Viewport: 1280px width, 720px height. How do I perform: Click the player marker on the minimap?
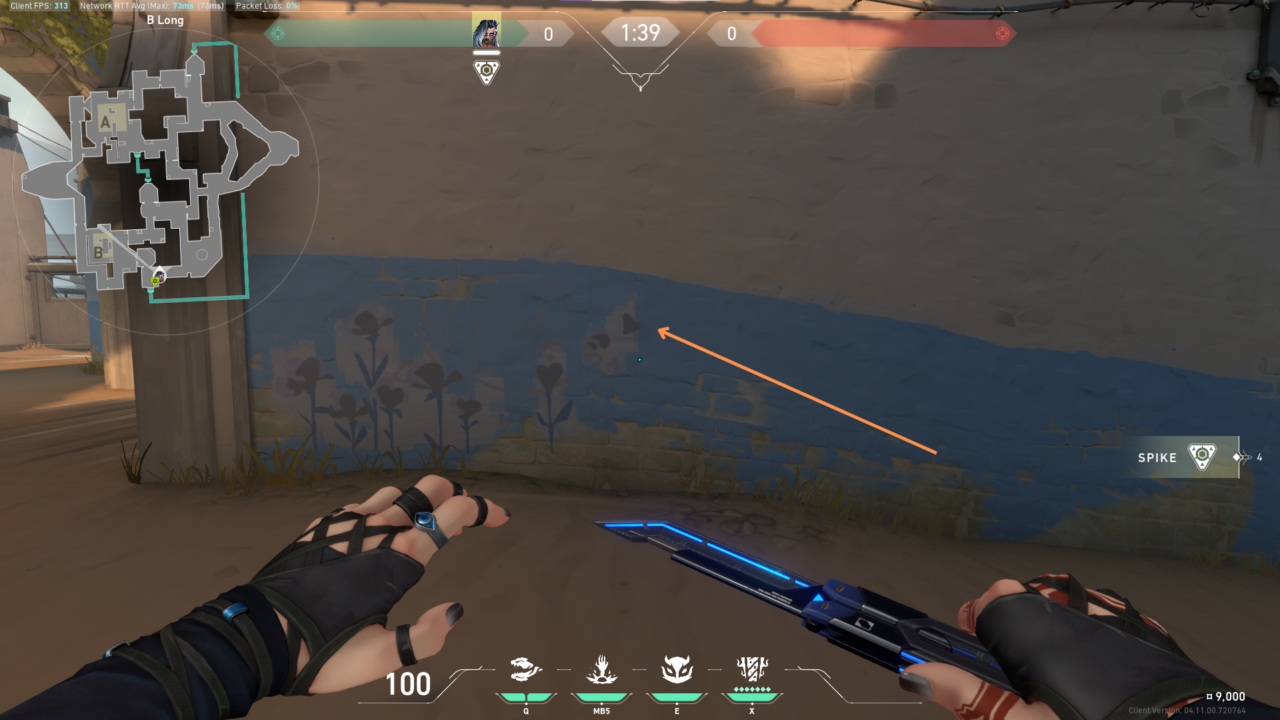pos(156,279)
